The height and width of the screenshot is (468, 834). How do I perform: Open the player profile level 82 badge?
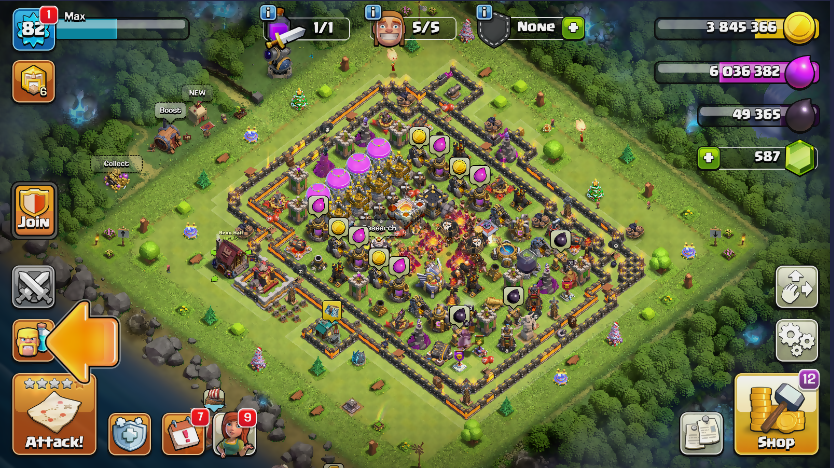click(32, 30)
